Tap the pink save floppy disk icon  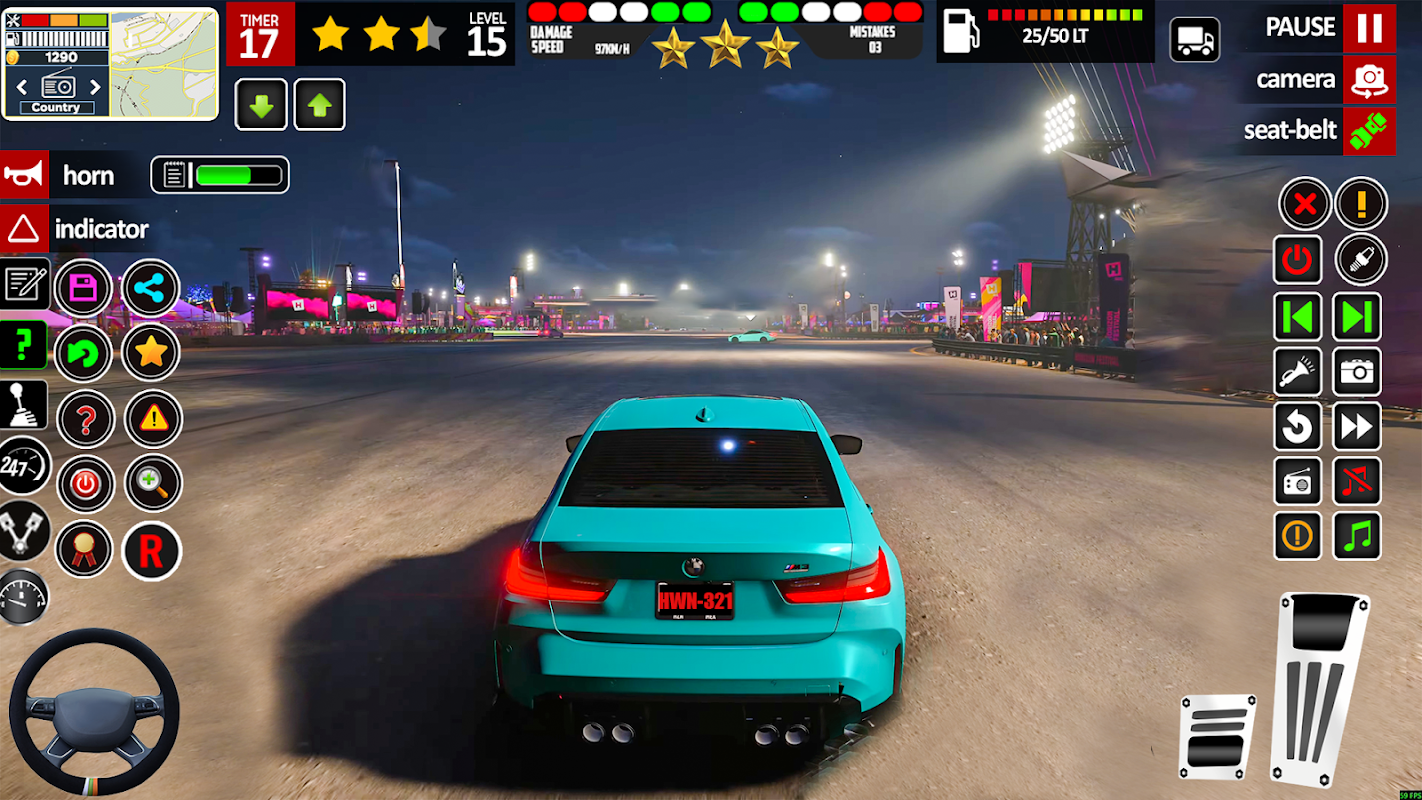pos(83,289)
